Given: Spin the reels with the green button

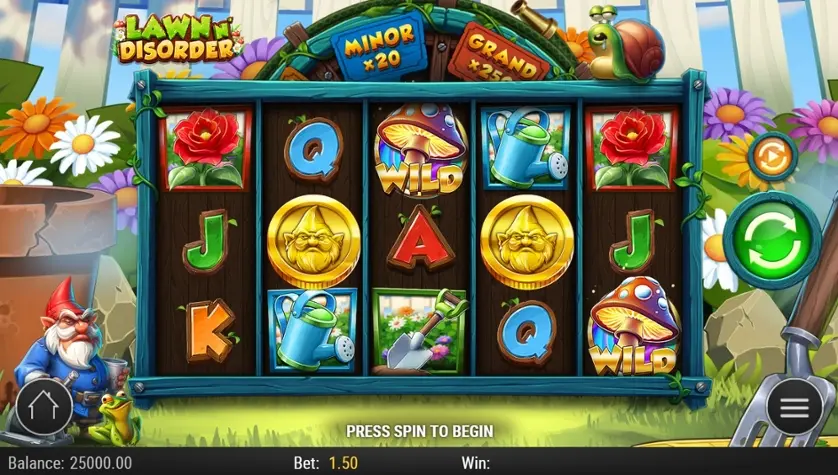Looking at the screenshot, I should click(771, 242).
